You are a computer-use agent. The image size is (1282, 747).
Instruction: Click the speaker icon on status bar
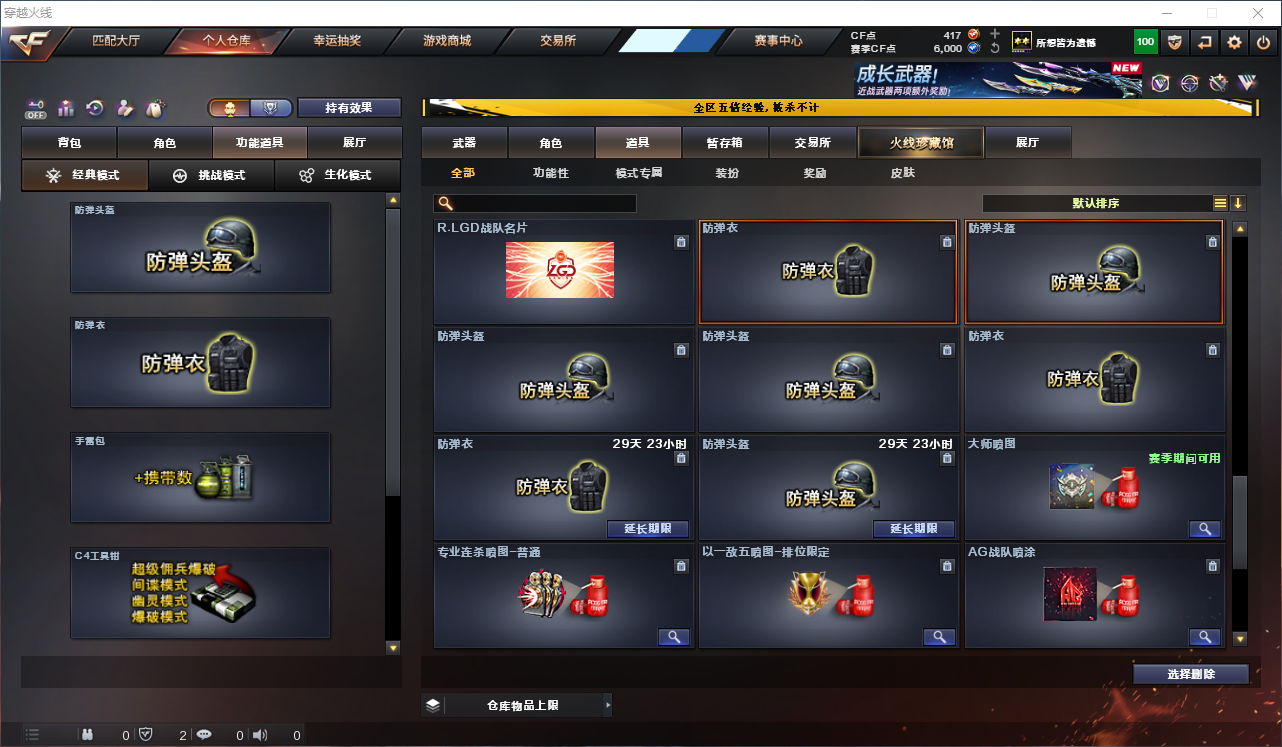click(258, 734)
